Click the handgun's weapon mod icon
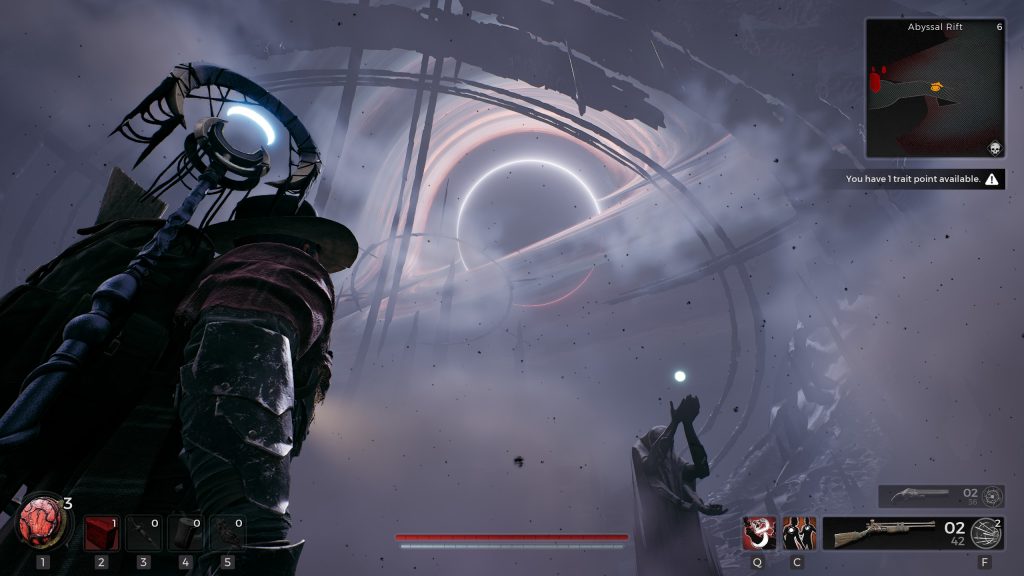Image resolution: width=1024 pixels, height=576 pixels. coord(992,495)
